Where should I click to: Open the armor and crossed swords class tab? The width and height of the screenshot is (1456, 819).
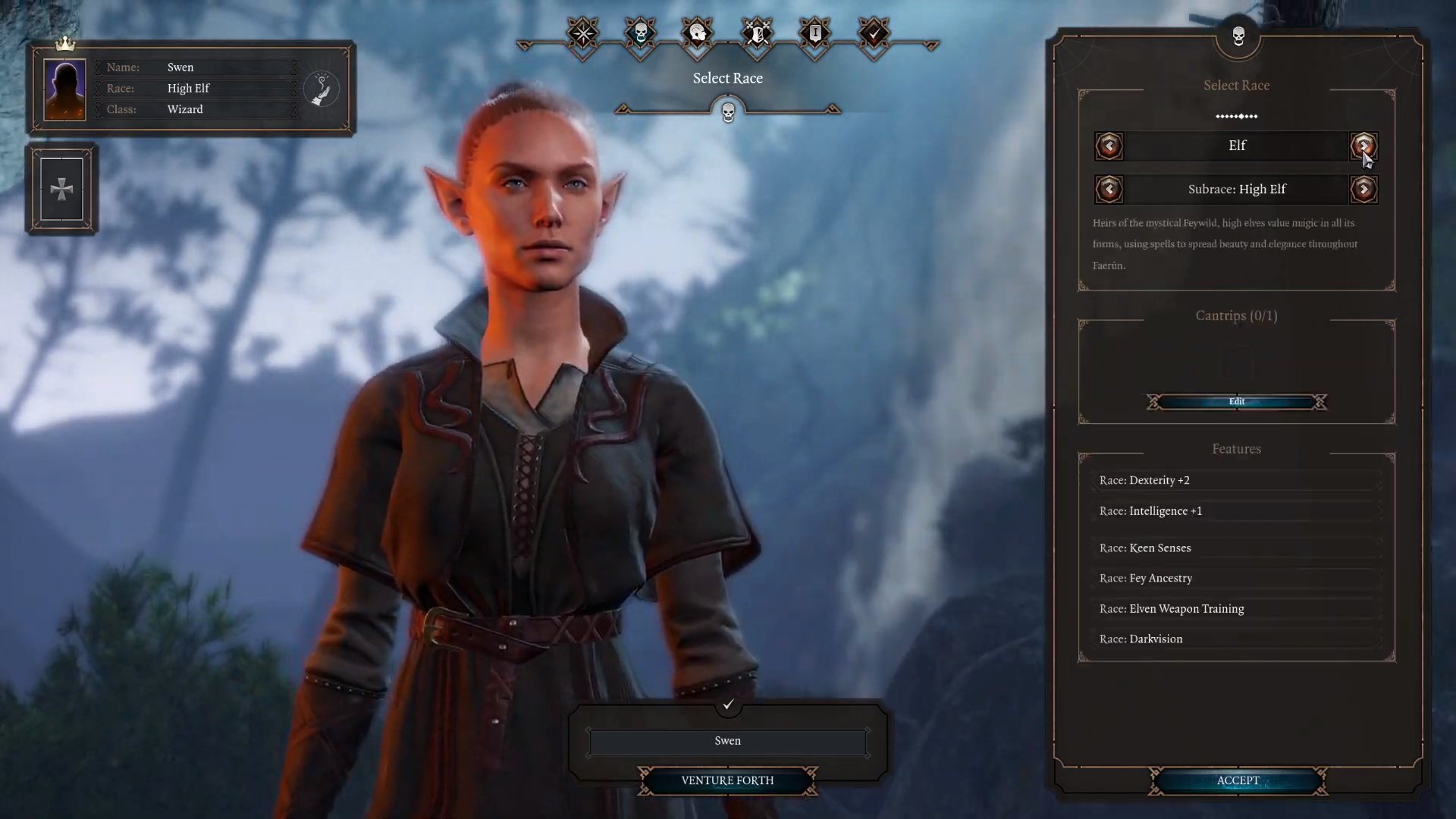click(x=757, y=34)
